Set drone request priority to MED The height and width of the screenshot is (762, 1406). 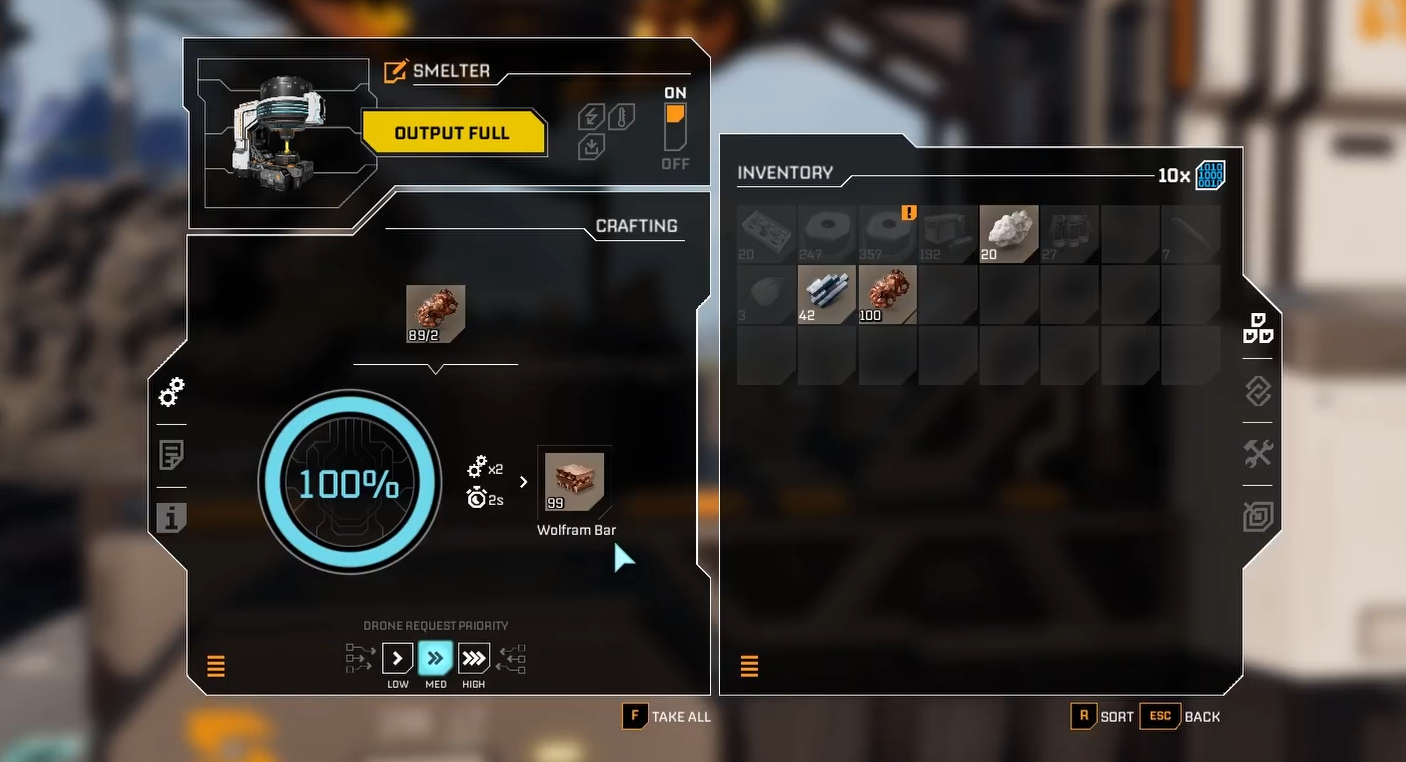point(435,658)
